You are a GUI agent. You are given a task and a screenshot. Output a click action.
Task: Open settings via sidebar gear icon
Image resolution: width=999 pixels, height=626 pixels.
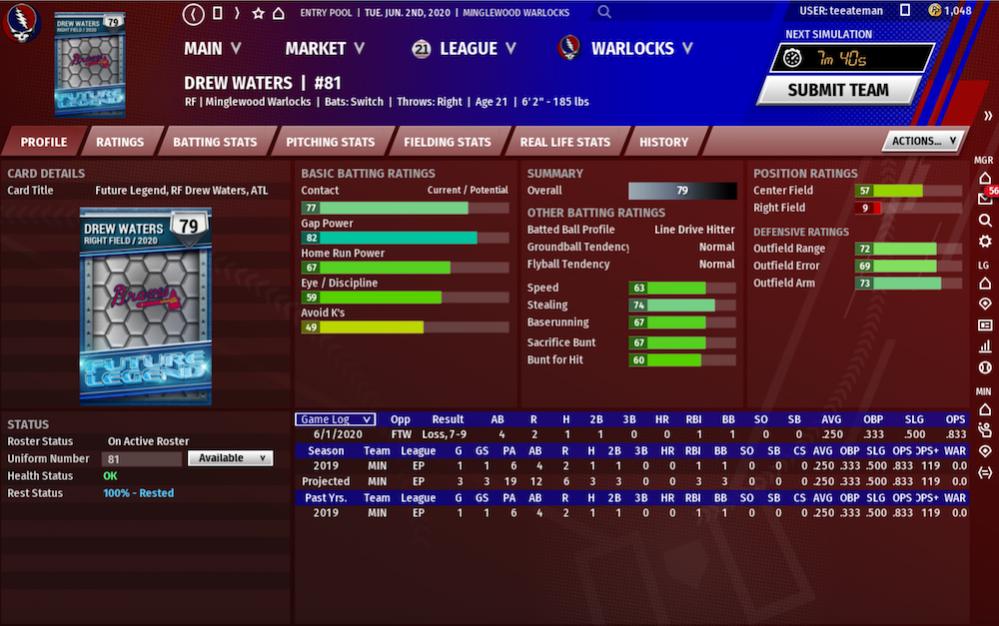tap(985, 241)
